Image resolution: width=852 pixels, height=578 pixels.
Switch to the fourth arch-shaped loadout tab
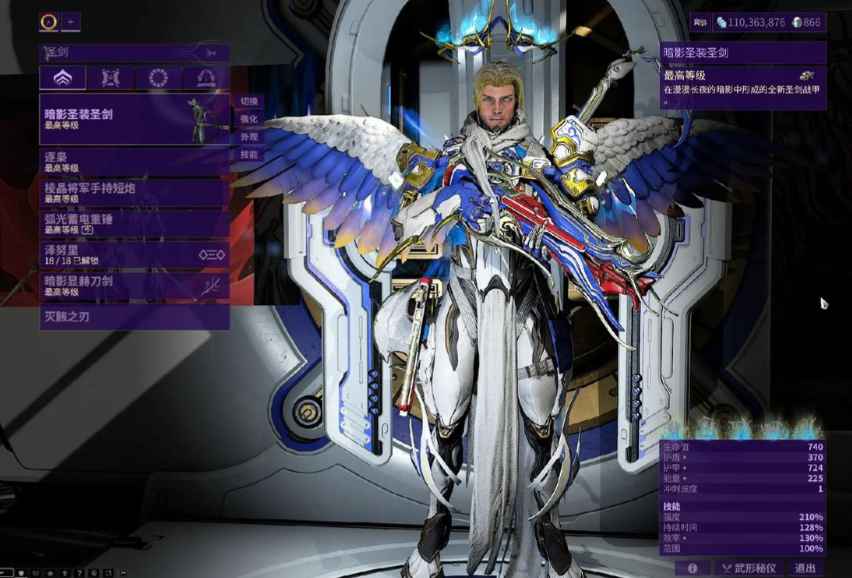(206, 78)
